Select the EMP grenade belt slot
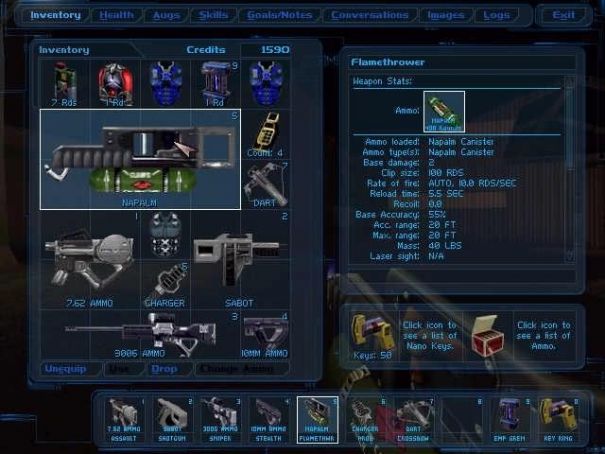The image size is (605, 454). 507,418
